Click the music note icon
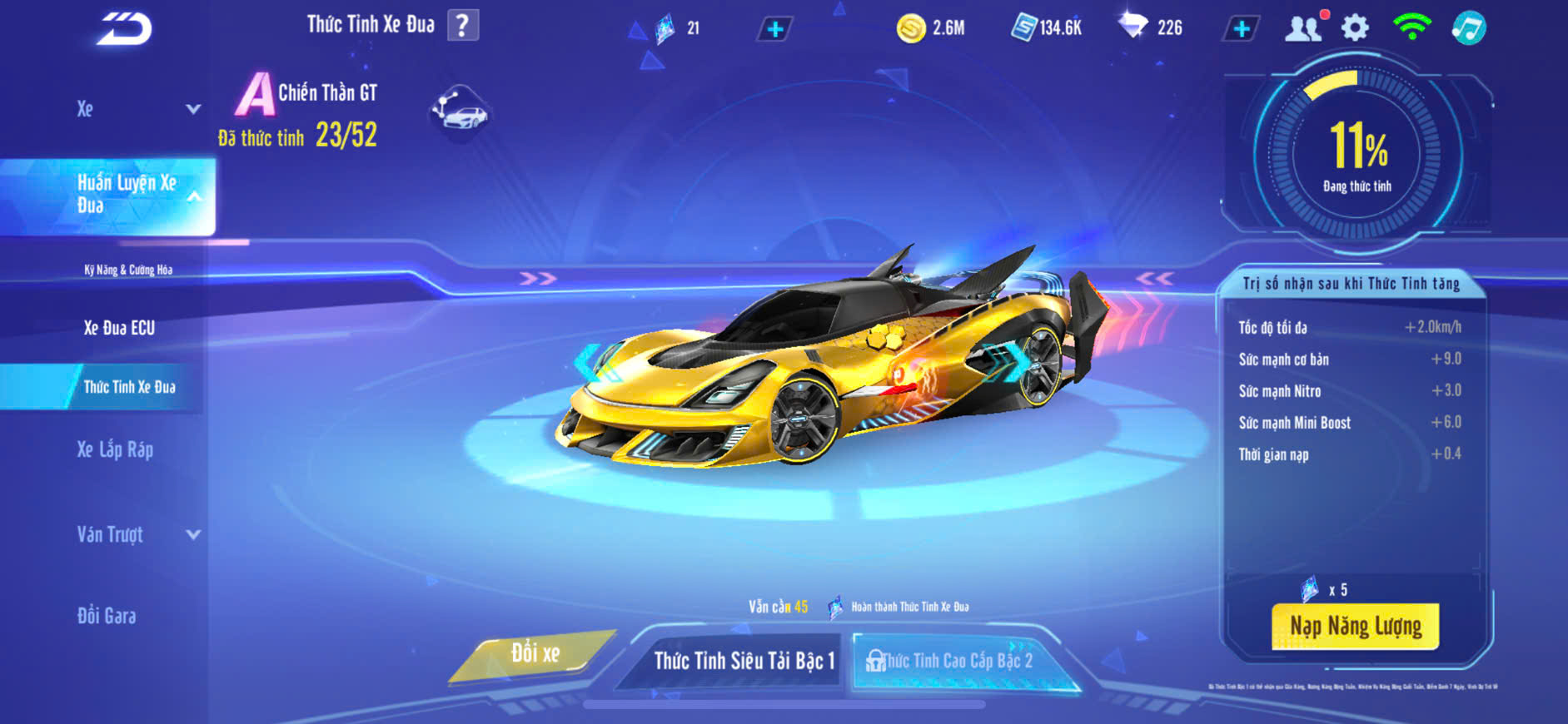The image size is (1568, 724). tap(1469, 28)
